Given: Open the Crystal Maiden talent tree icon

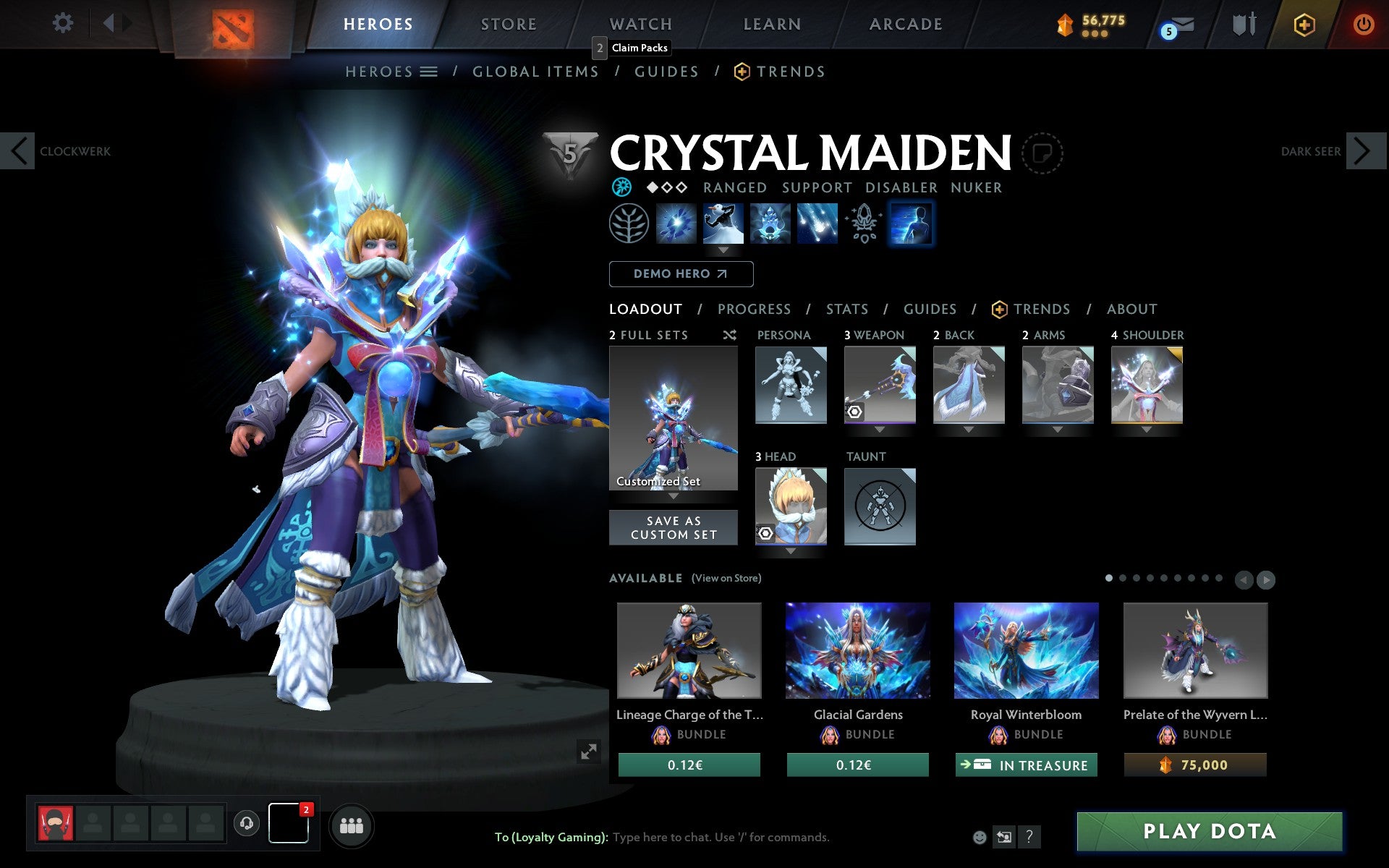Looking at the screenshot, I should [629, 224].
